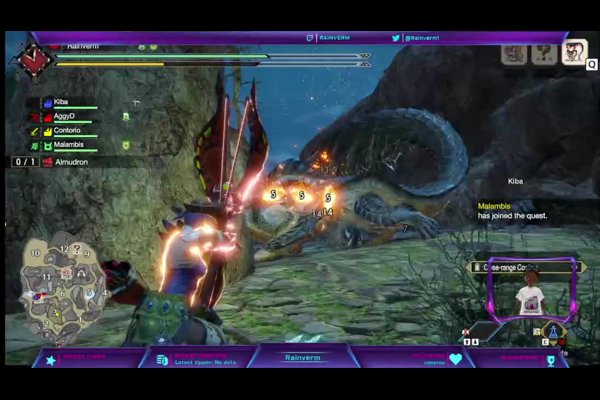The width and height of the screenshot is (600, 400).
Task: Select the Close-range Coating ammo label
Action: 520,267
